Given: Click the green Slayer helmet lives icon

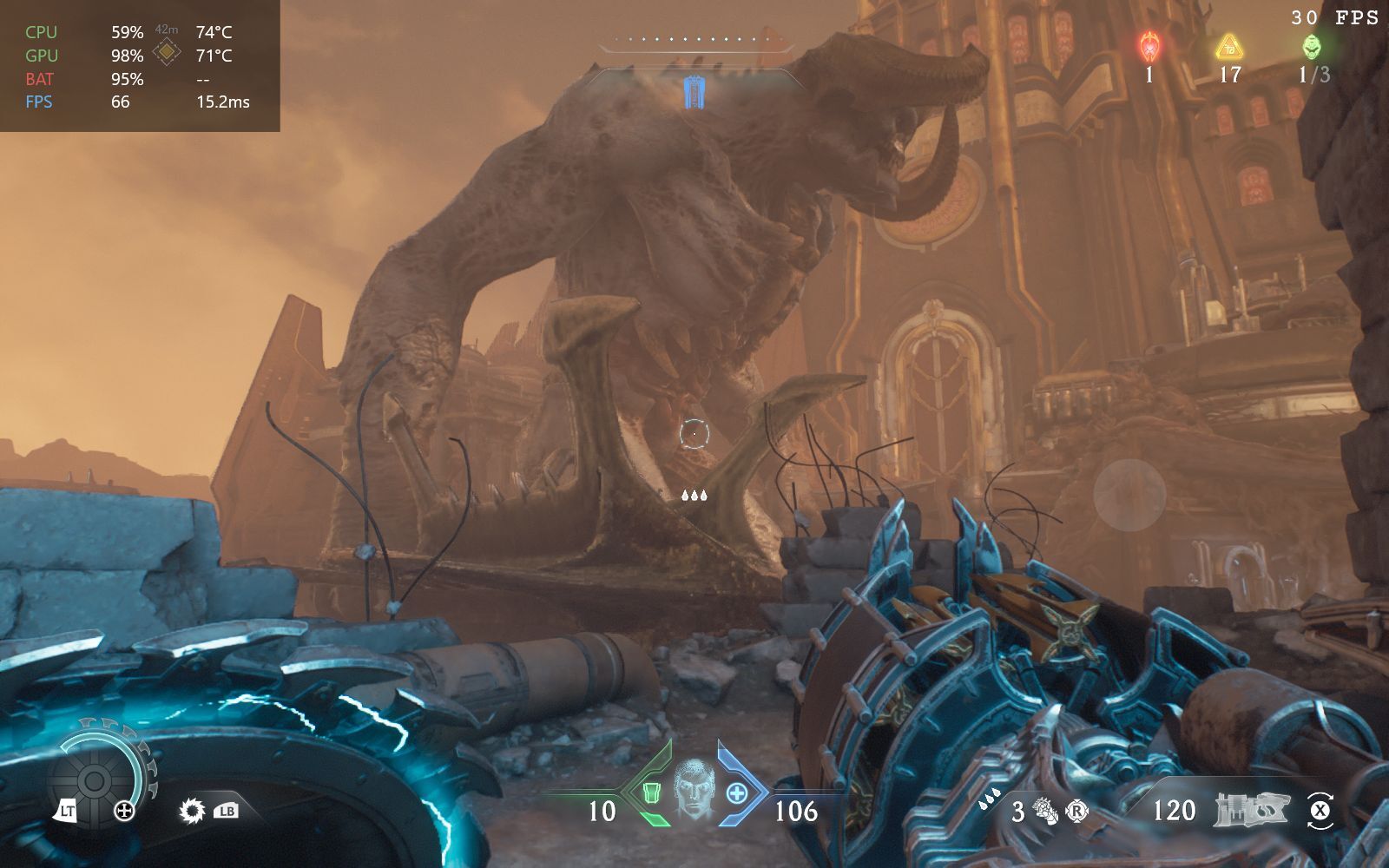Looking at the screenshot, I should pos(1312,46).
